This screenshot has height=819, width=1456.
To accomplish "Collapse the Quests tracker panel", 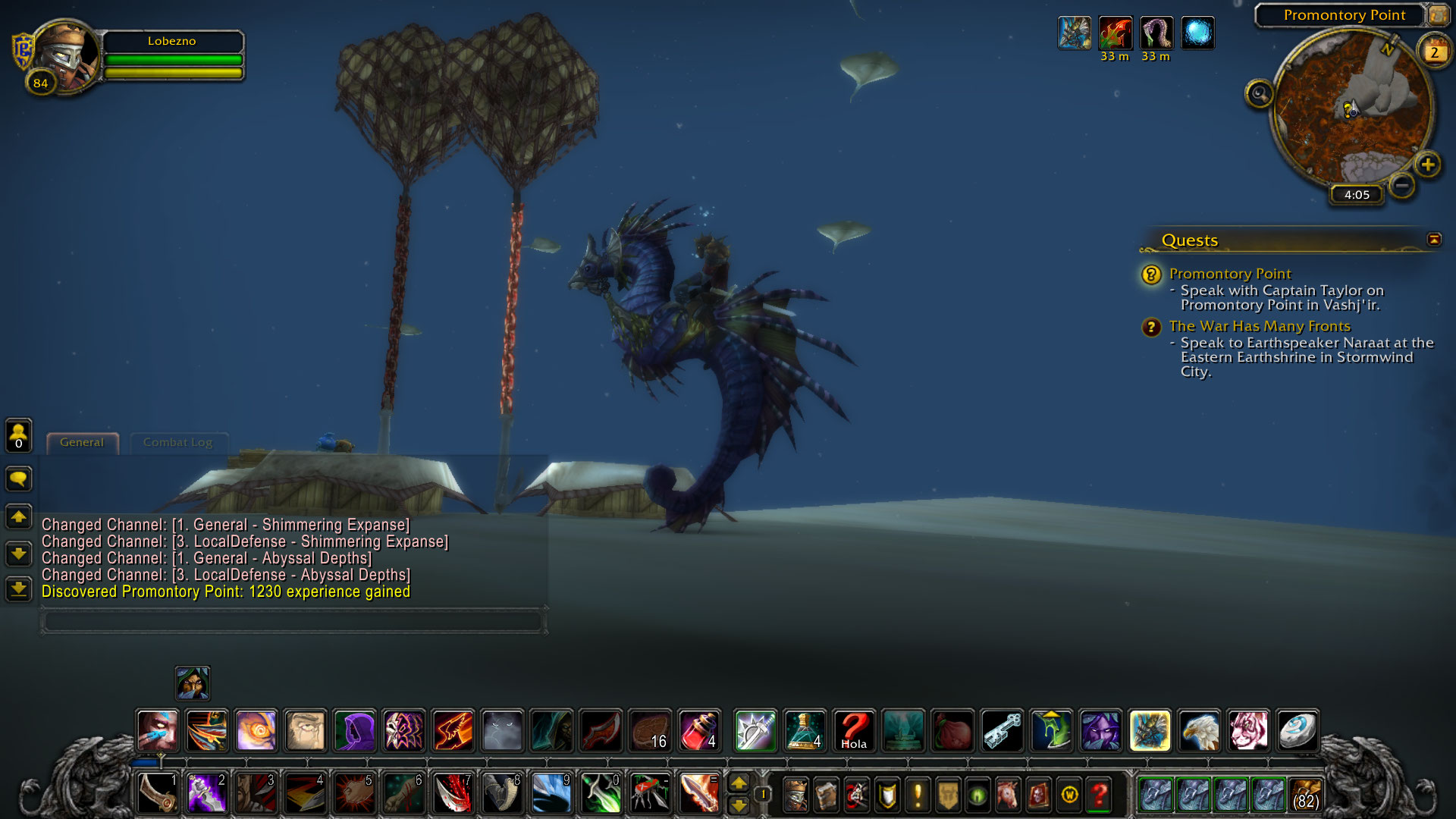I will tap(1434, 240).
